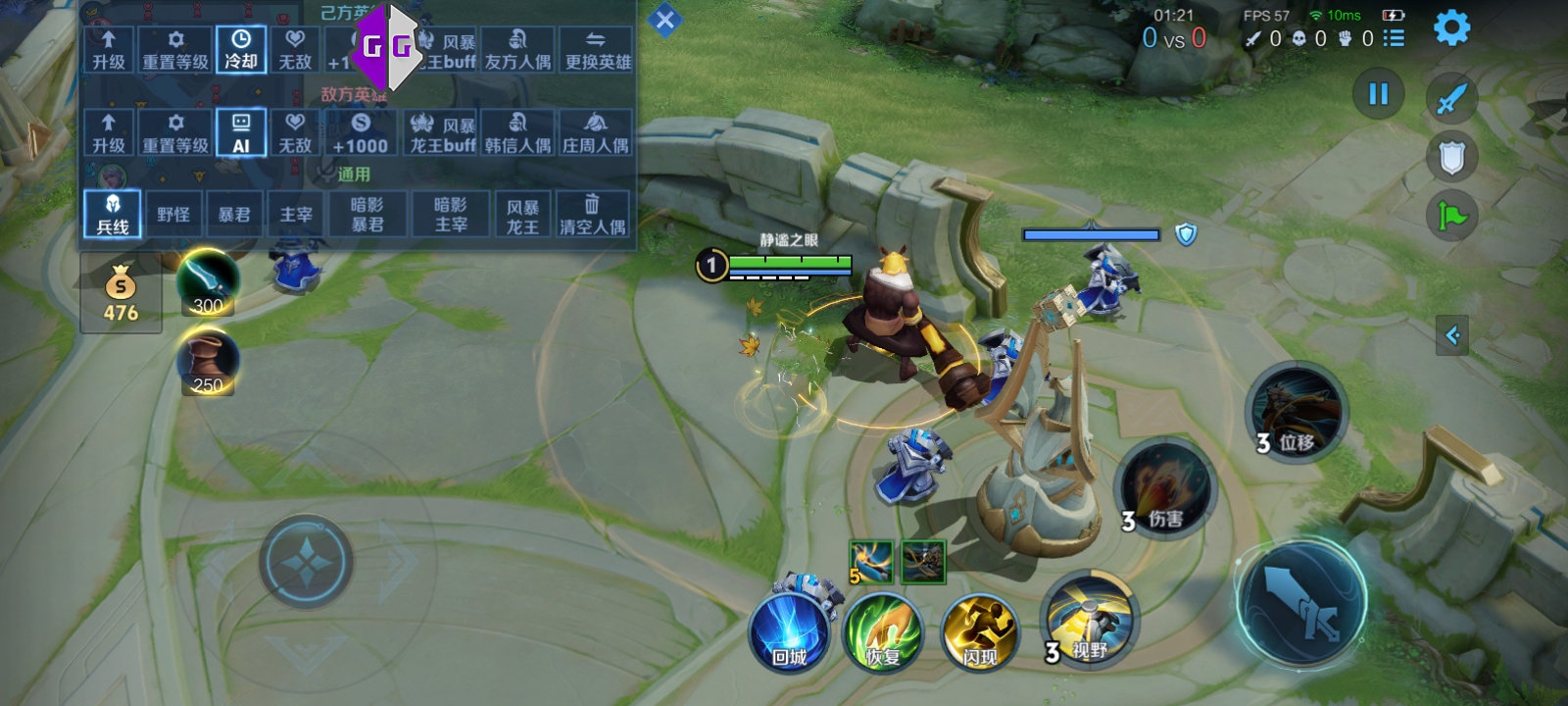Pause the game

1378,94
